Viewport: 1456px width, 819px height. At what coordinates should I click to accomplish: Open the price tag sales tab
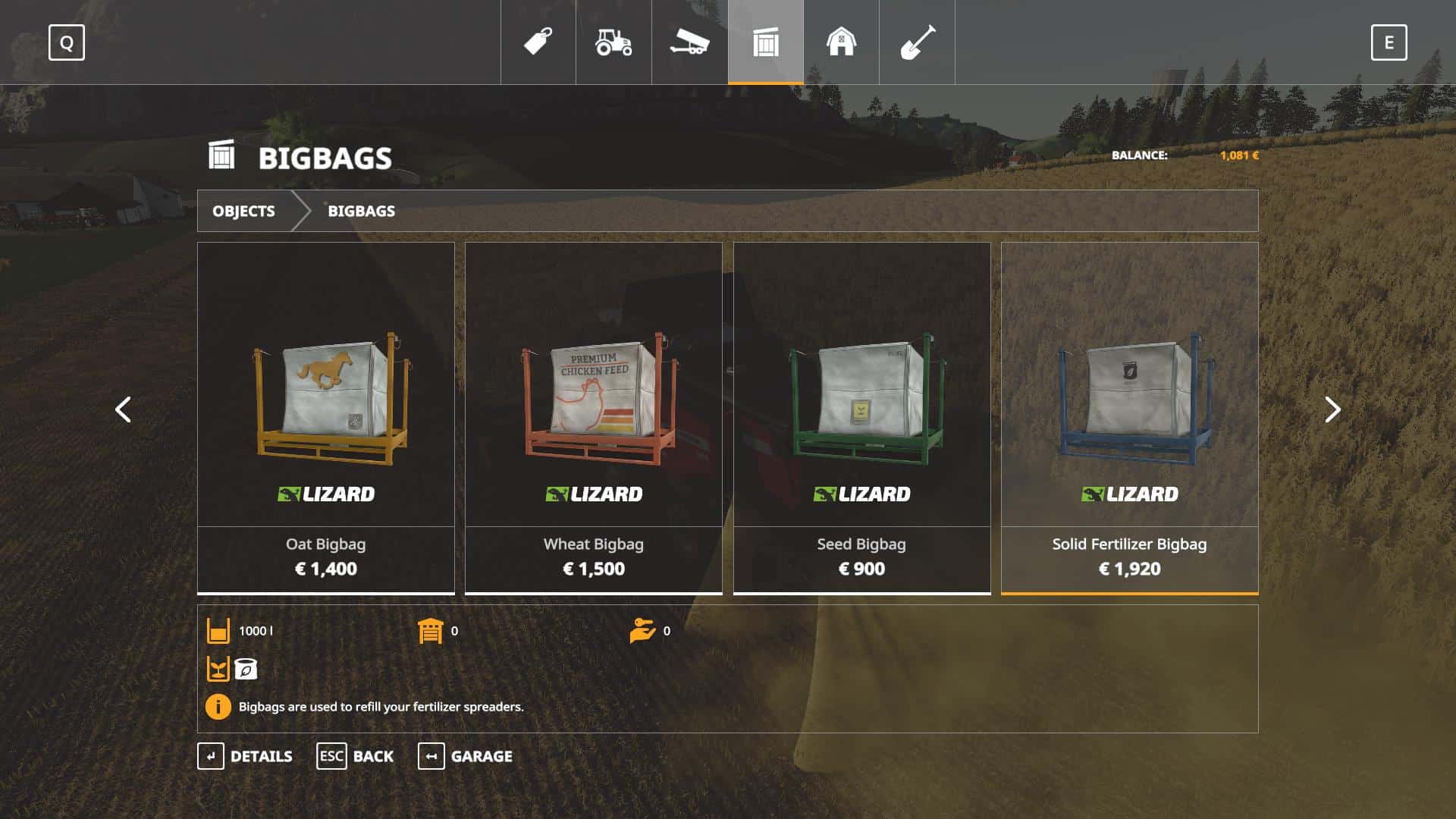(x=538, y=42)
